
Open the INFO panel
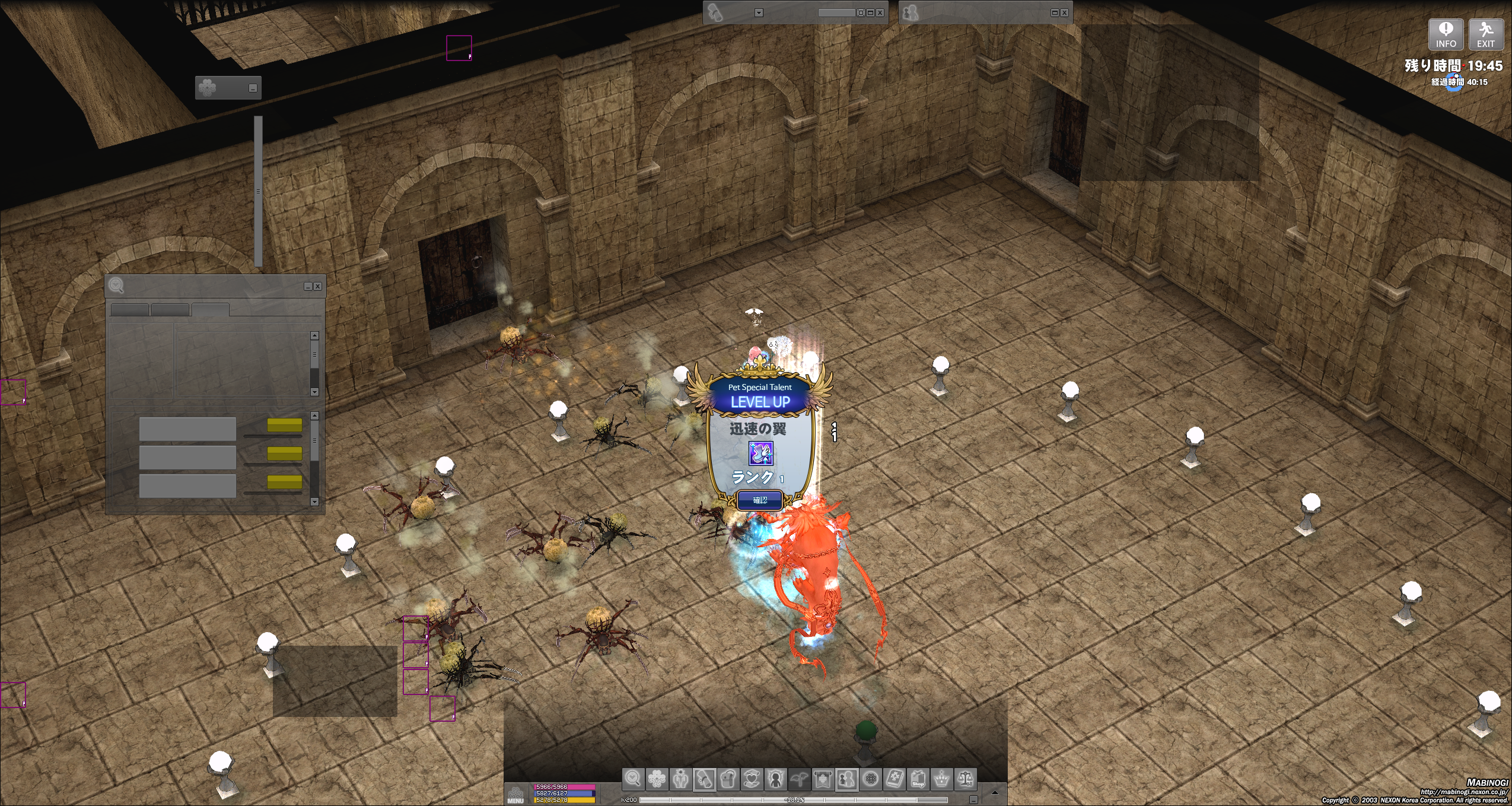tap(1446, 34)
